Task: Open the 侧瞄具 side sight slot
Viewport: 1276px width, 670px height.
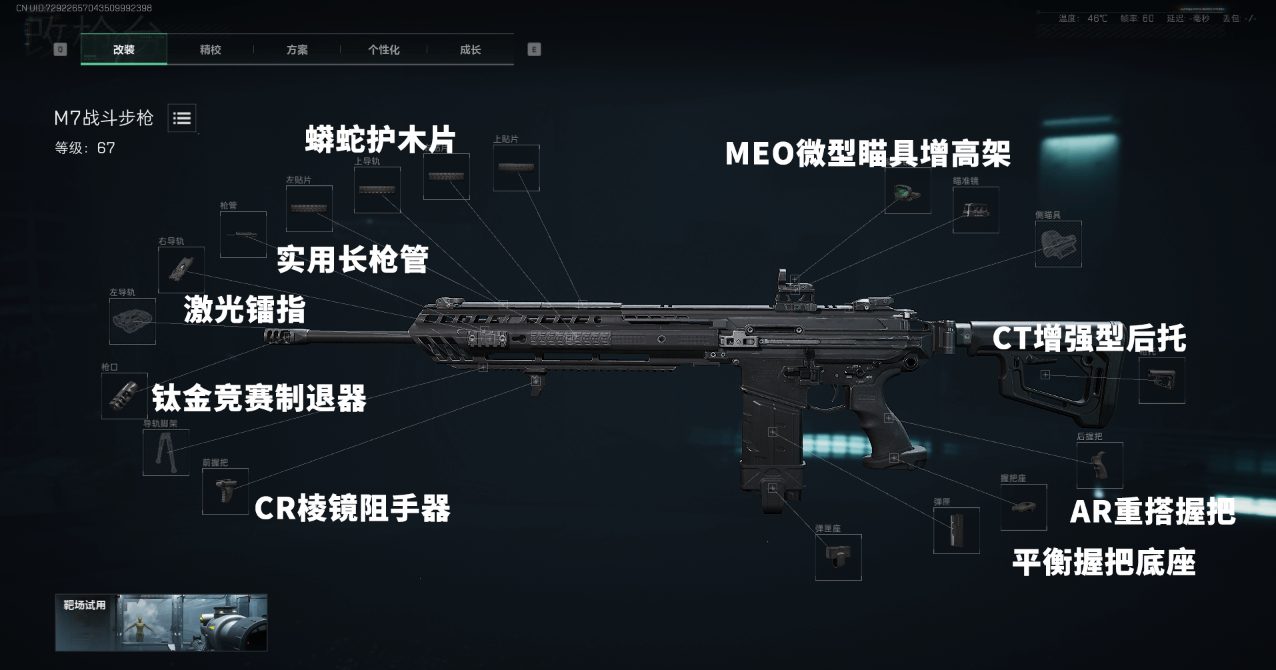Action: (1058, 244)
